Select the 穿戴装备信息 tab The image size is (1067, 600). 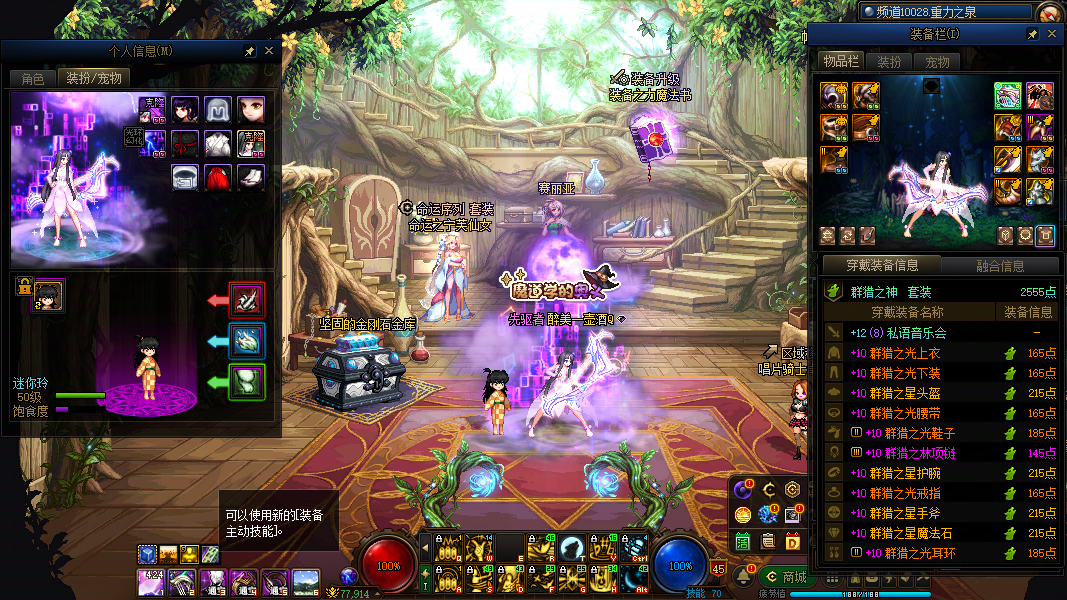tap(882, 266)
